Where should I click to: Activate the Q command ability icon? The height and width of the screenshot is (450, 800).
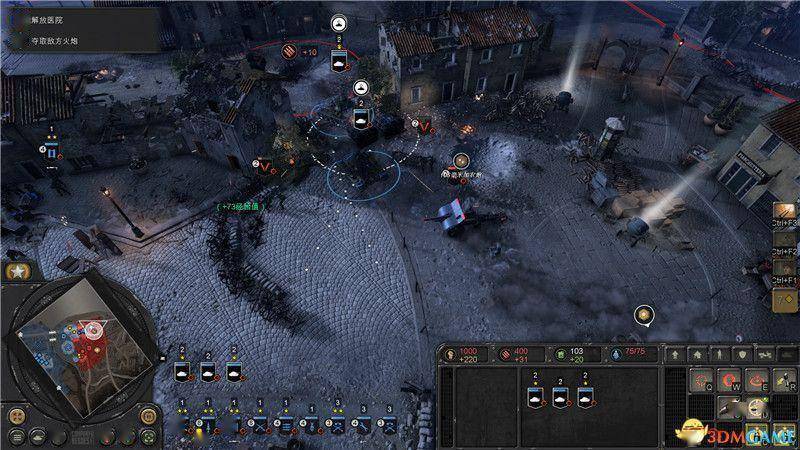[x=701, y=380]
